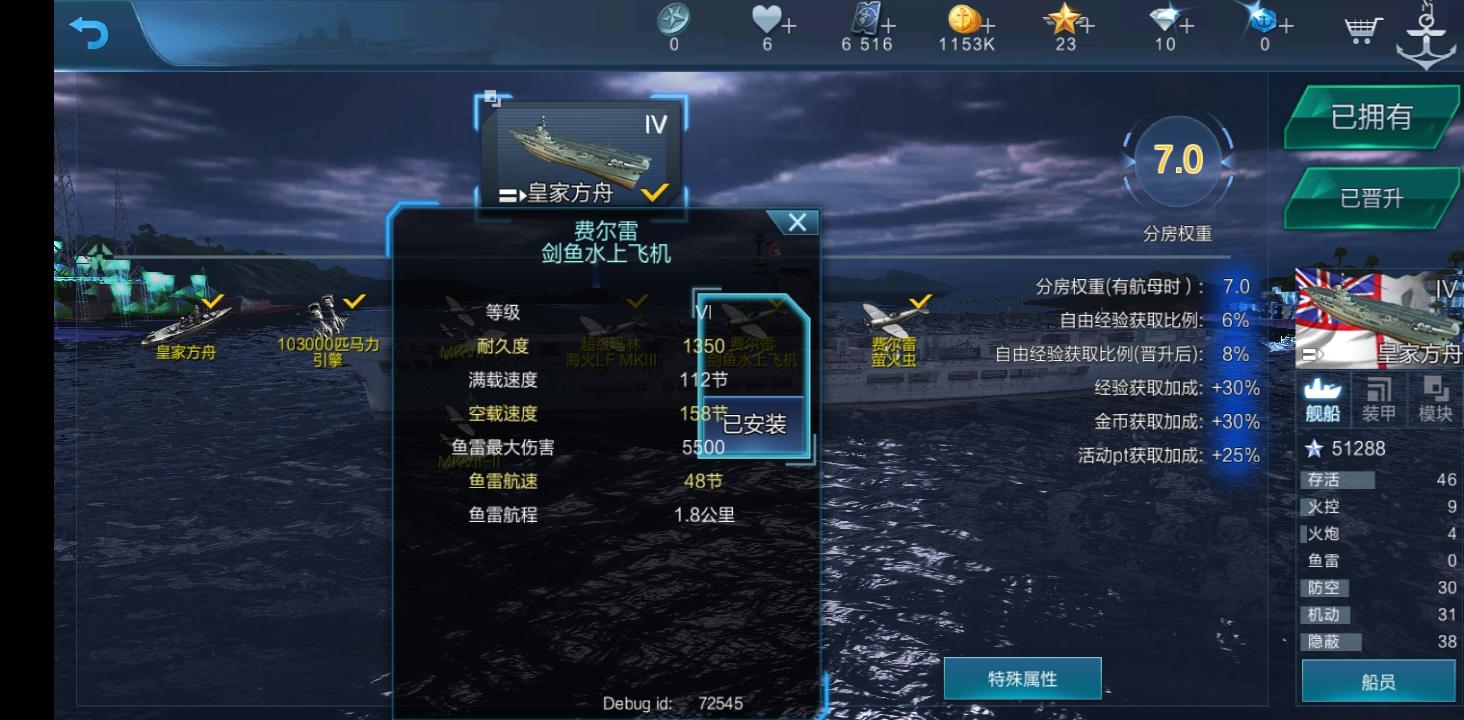Screen dimensions: 1464x720
Task: Click the back arrow button
Action: [x=88, y=33]
